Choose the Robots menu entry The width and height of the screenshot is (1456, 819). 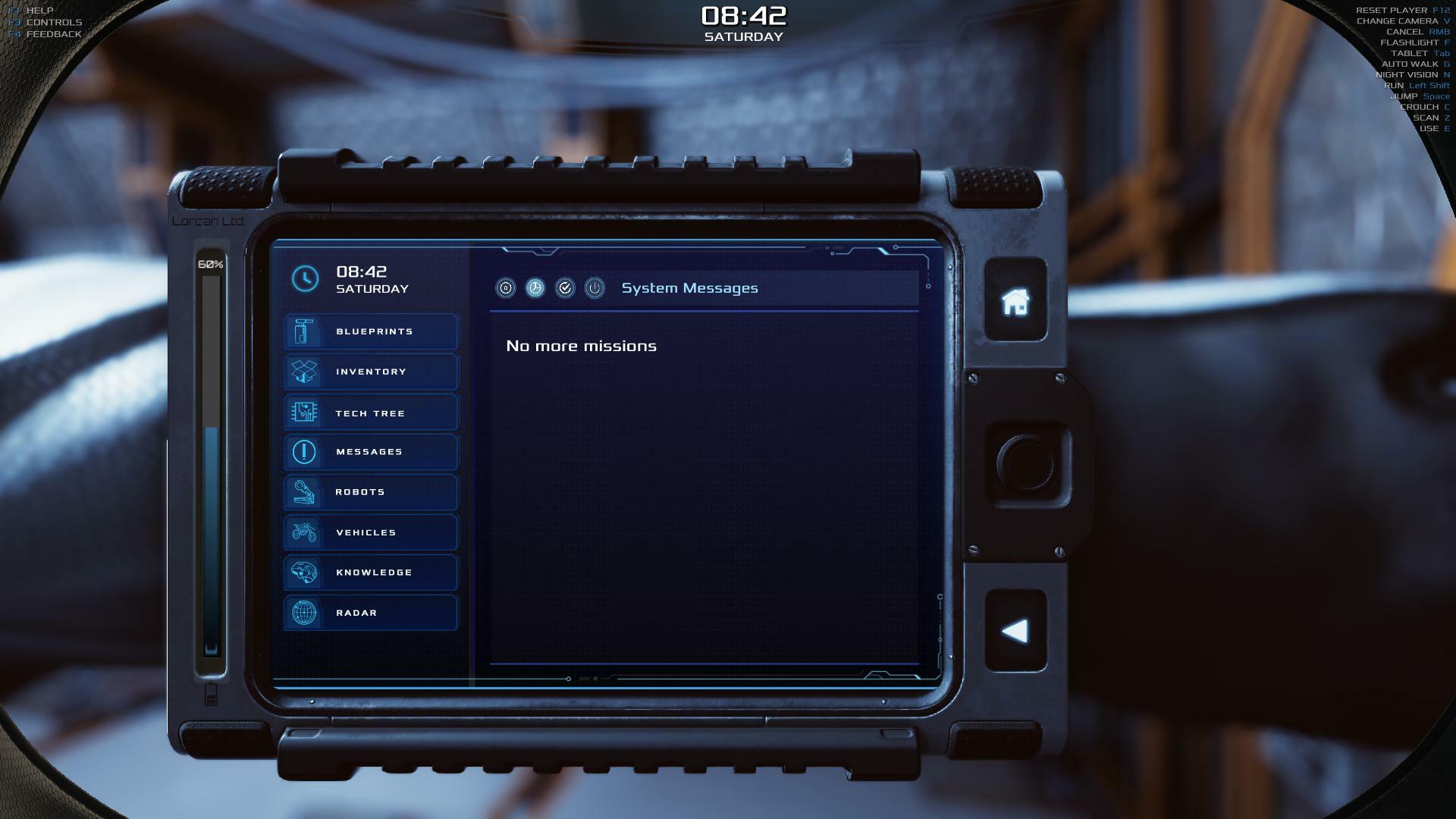pos(371,492)
